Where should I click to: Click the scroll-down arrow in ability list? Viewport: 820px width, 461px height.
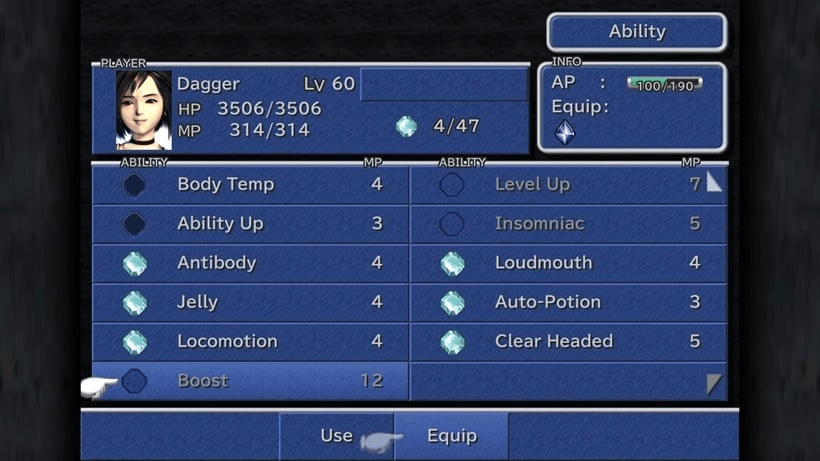pyautogui.click(x=714, y=384)
